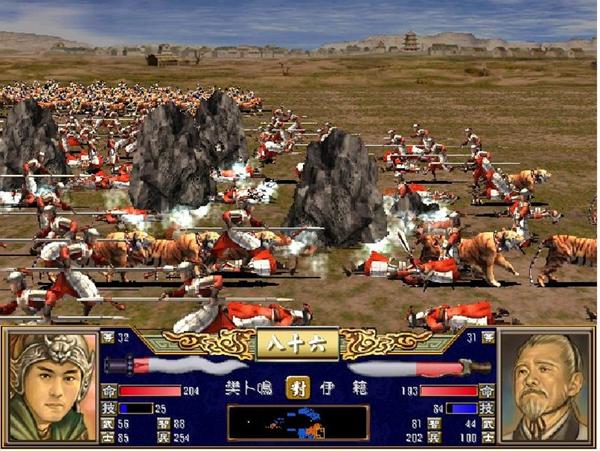The width and height of the screenshot is (600, 451).
Task: Click the battlefield minimap
Action: 298,423
